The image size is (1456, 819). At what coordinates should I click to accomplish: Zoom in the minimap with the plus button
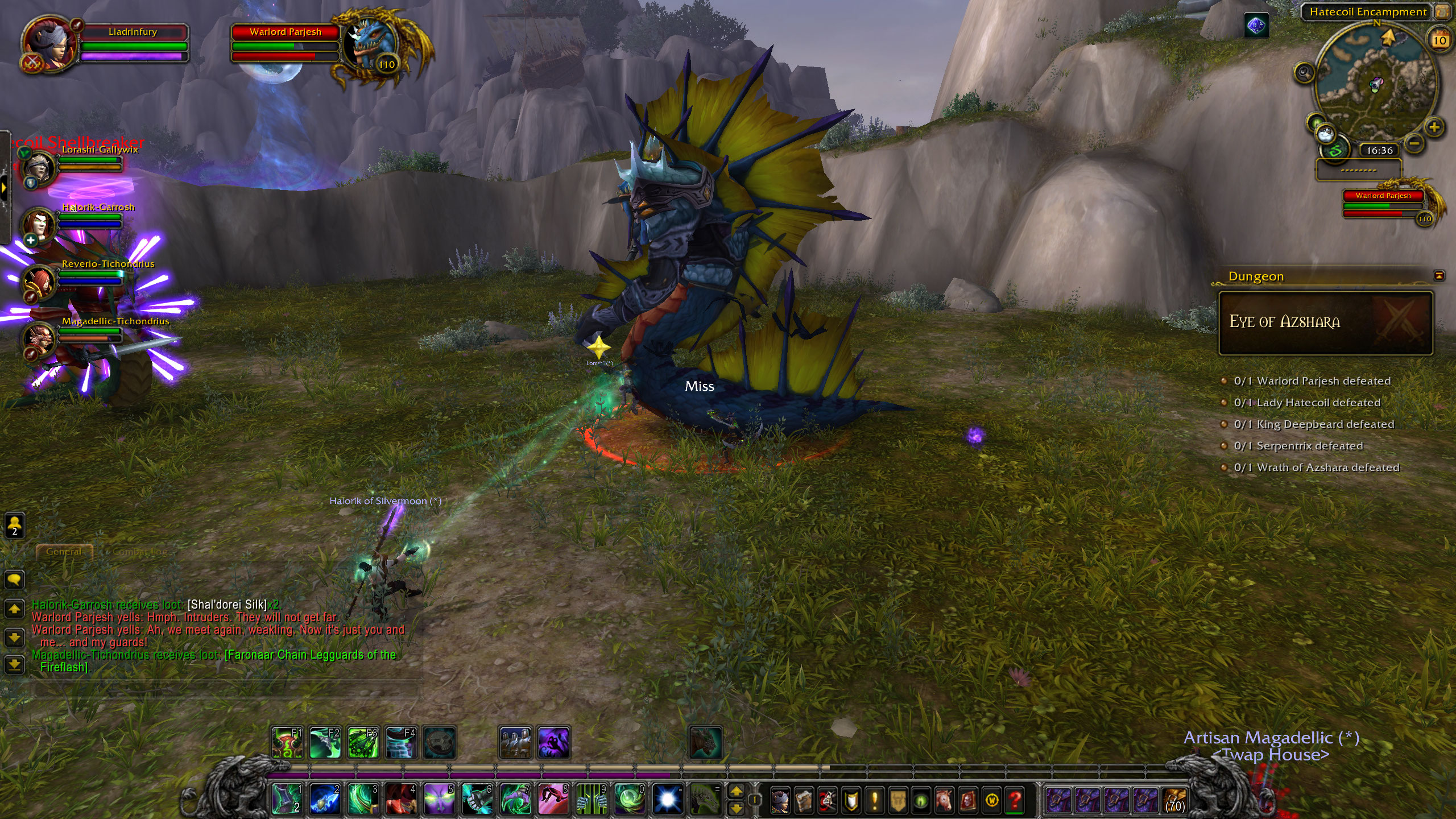[x=1434, y=127]
